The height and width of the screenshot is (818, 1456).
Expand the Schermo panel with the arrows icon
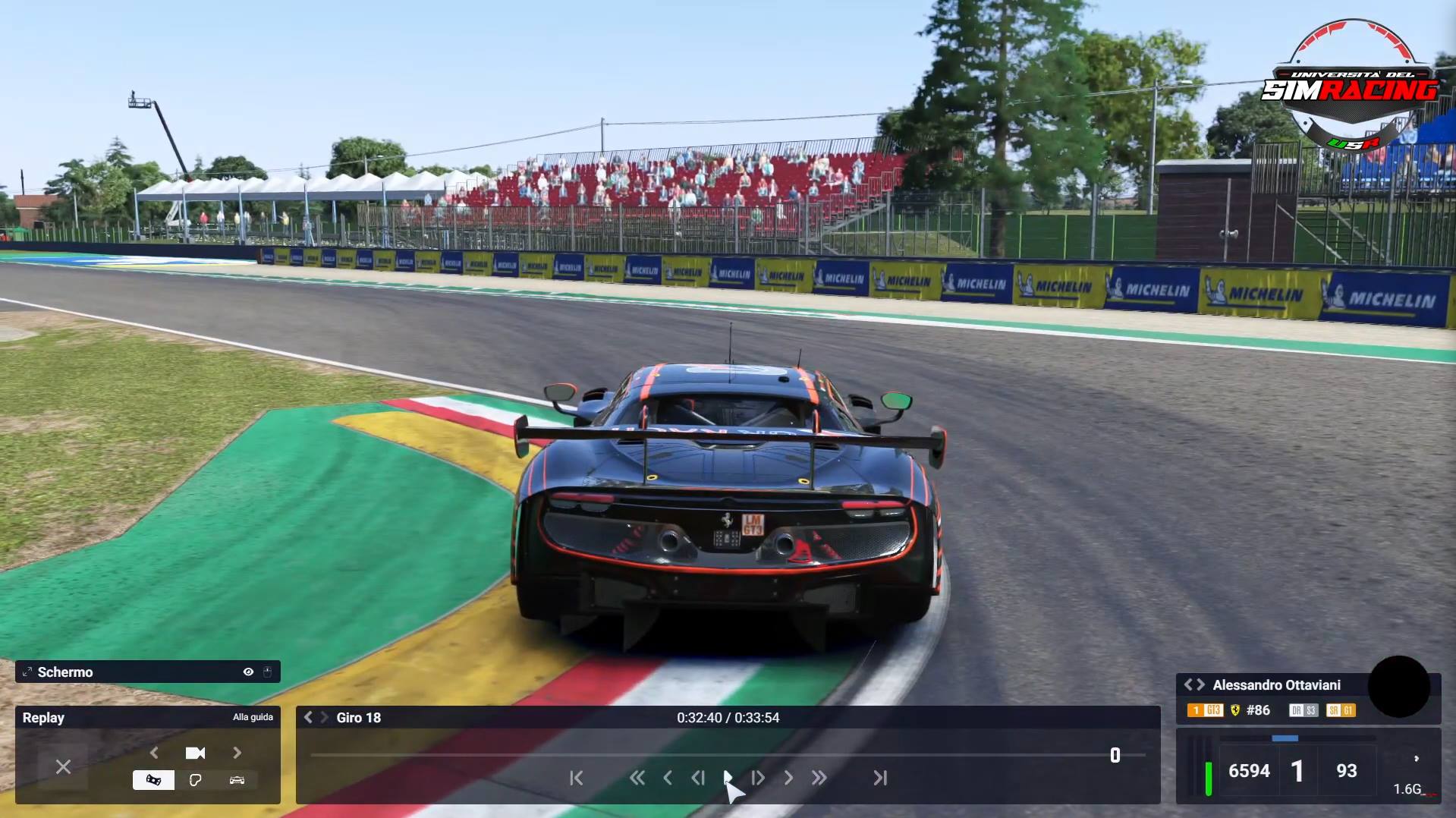tap(27, 672)
